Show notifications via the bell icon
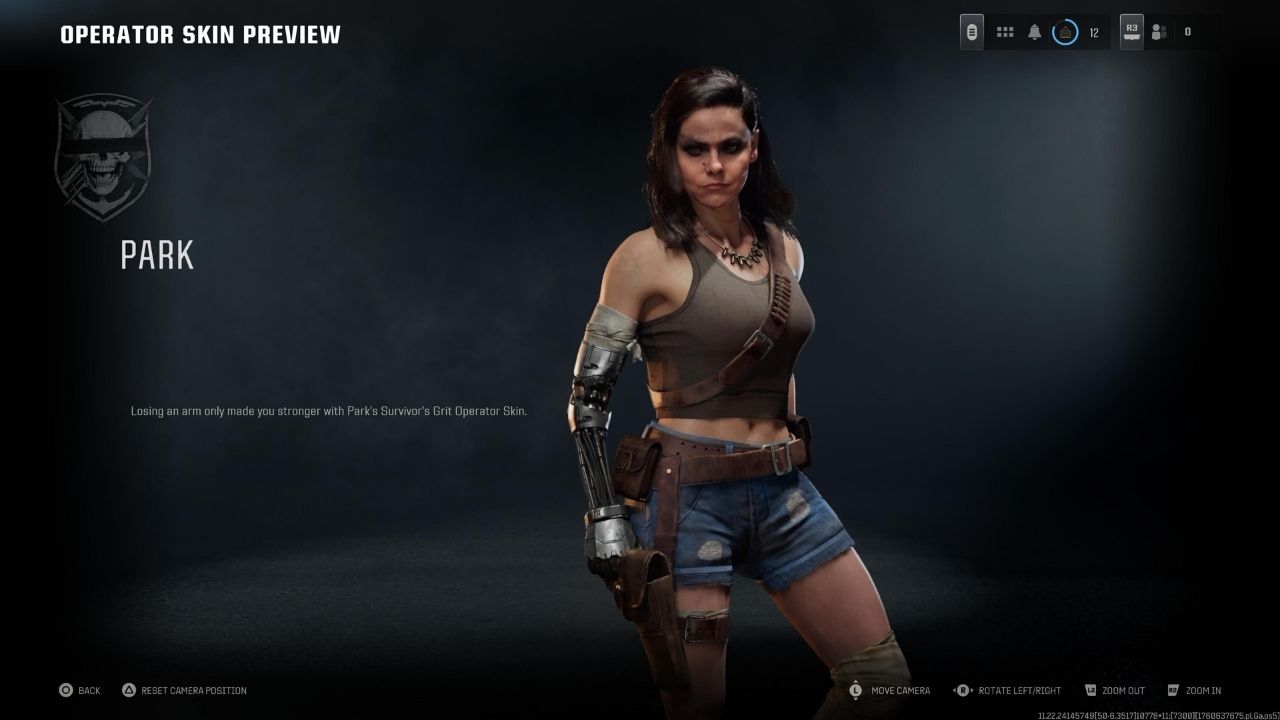 (1035, 32)
